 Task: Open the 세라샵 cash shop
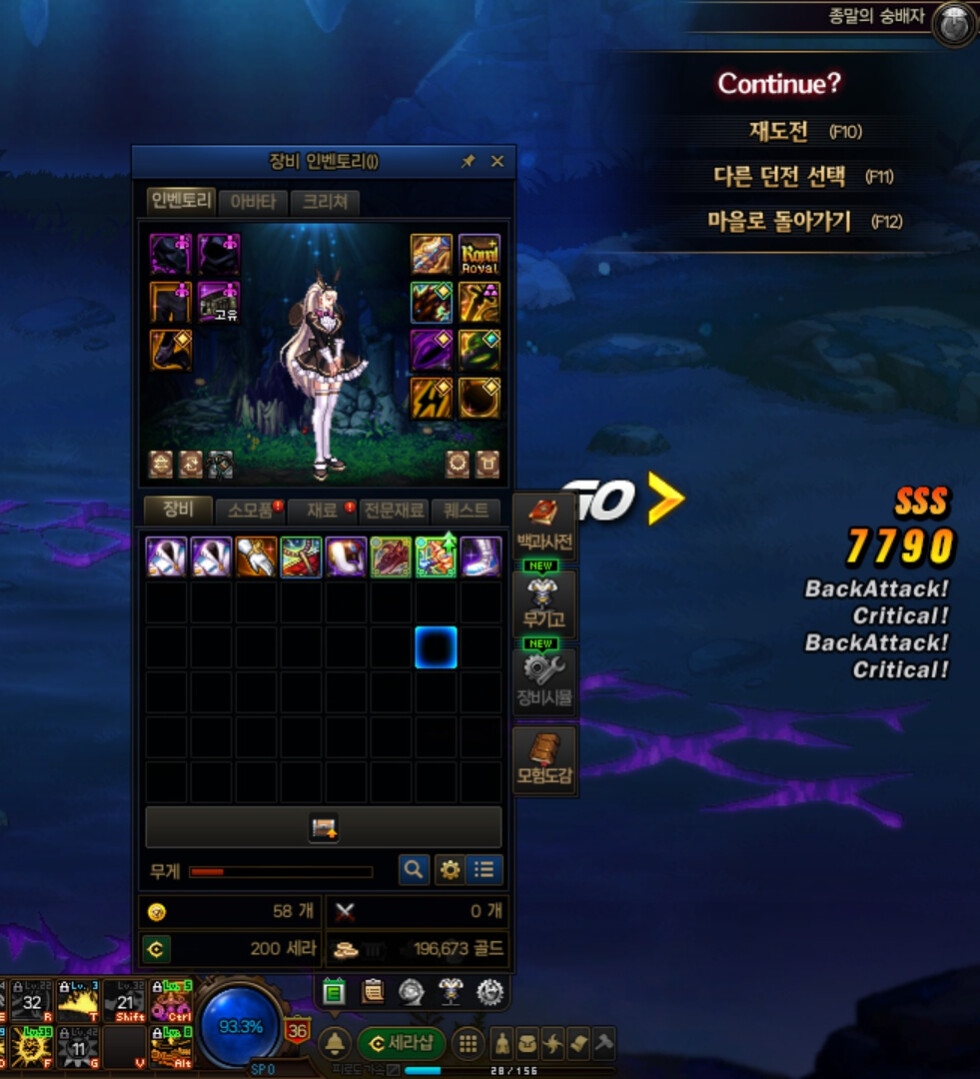tap(401, 1043)
